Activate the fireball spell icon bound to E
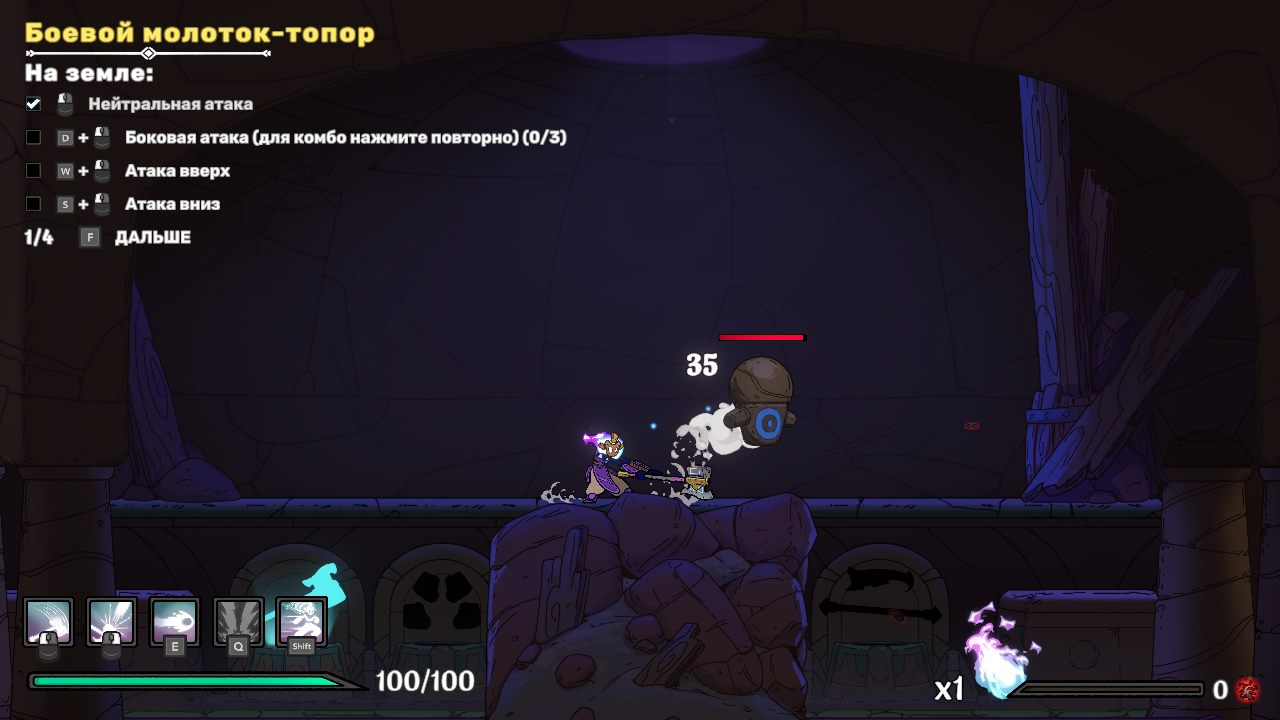This screenshot has height=720, width=1280. 173,621
